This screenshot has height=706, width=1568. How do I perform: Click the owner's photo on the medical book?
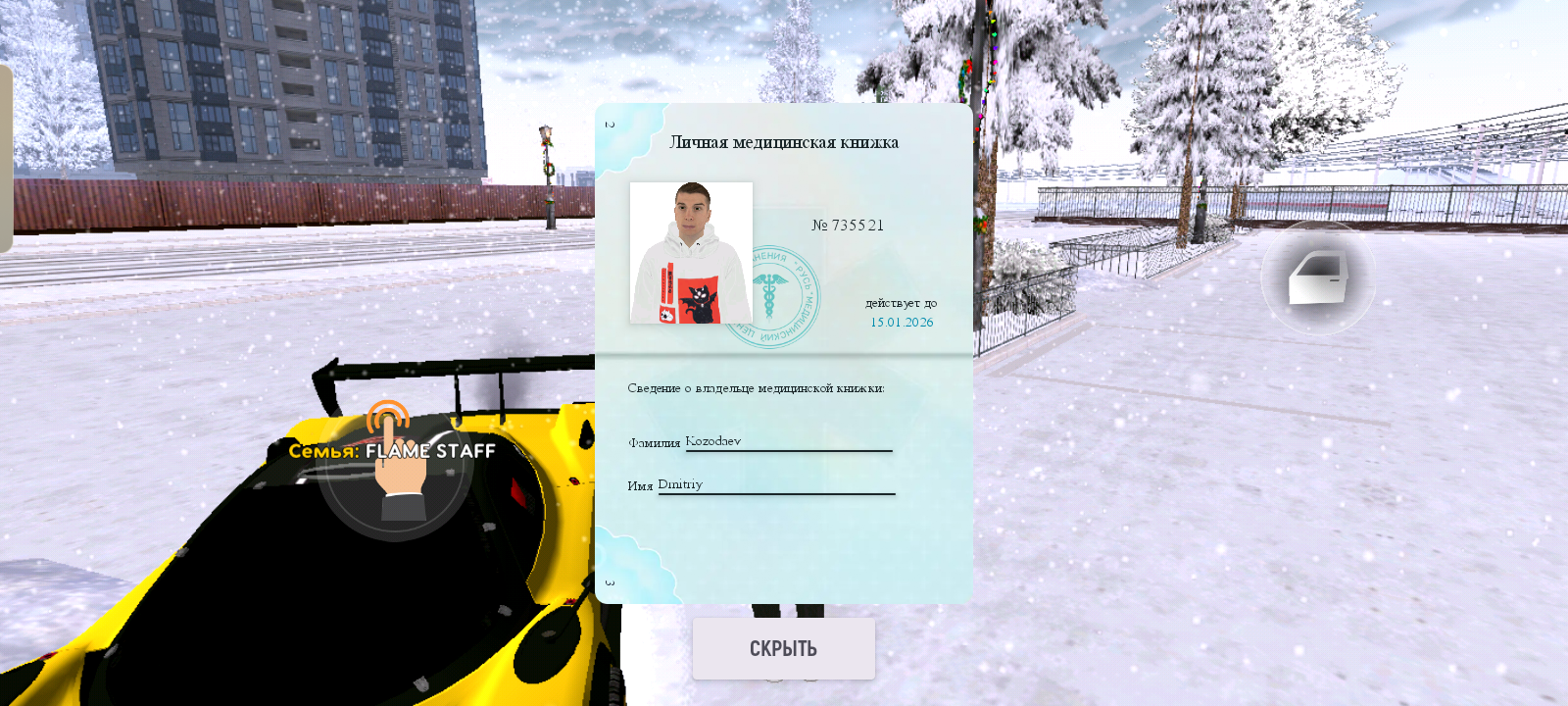coord(691,250)
